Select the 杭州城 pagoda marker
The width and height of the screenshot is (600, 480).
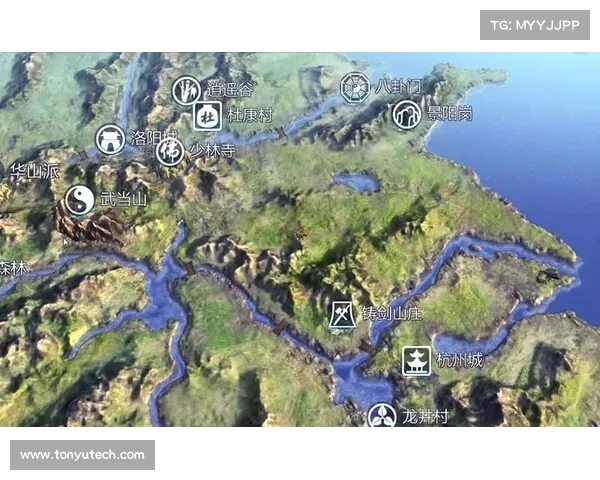(x=417, y=360)
